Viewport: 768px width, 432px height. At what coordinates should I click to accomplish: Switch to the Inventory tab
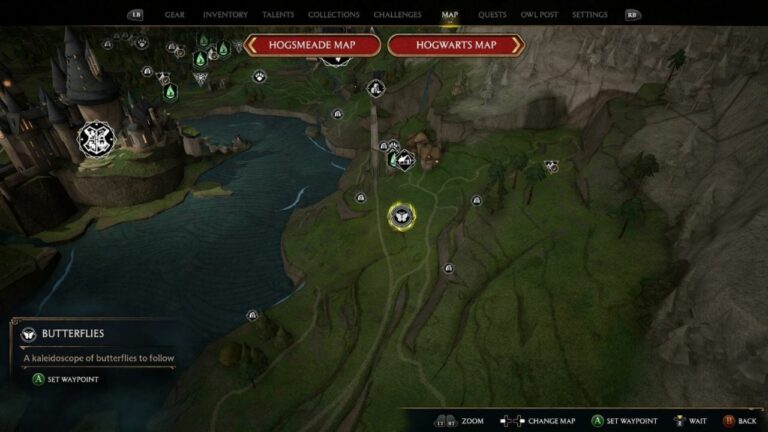[225, 15]
